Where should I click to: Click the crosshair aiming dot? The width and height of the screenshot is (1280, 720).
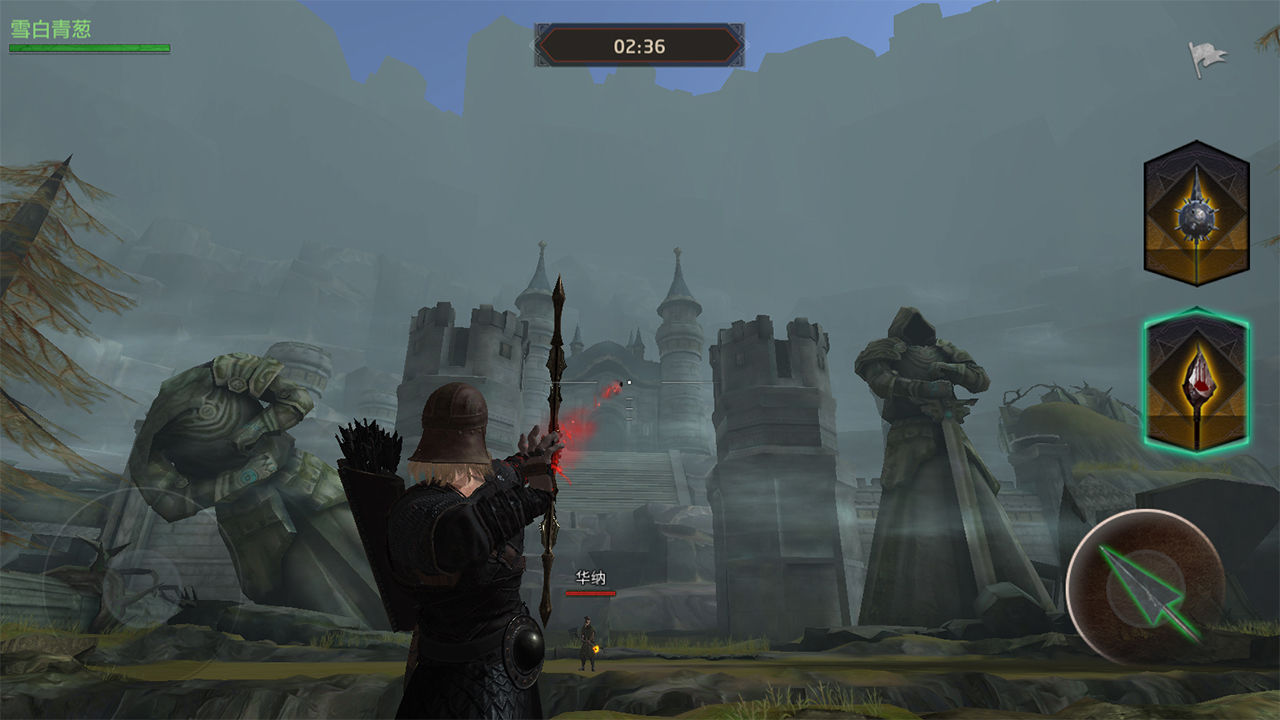coord(631,380)
